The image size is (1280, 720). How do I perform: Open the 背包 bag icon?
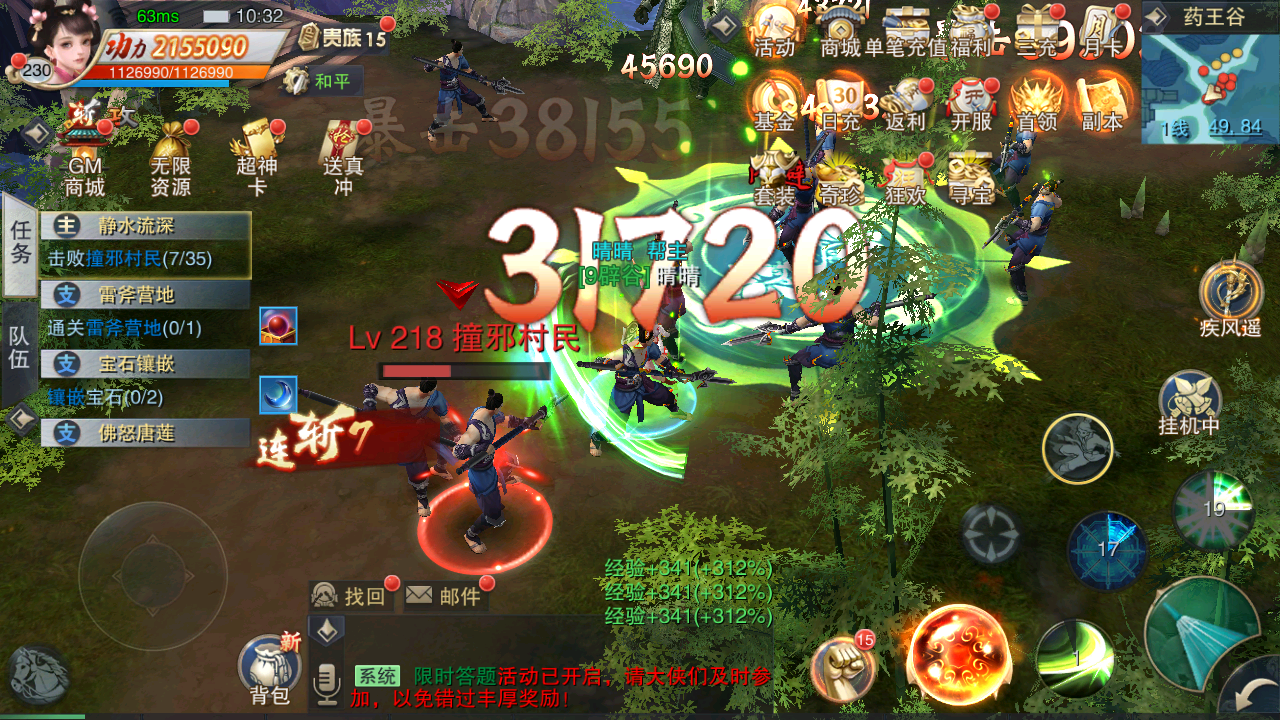point(268,664)
